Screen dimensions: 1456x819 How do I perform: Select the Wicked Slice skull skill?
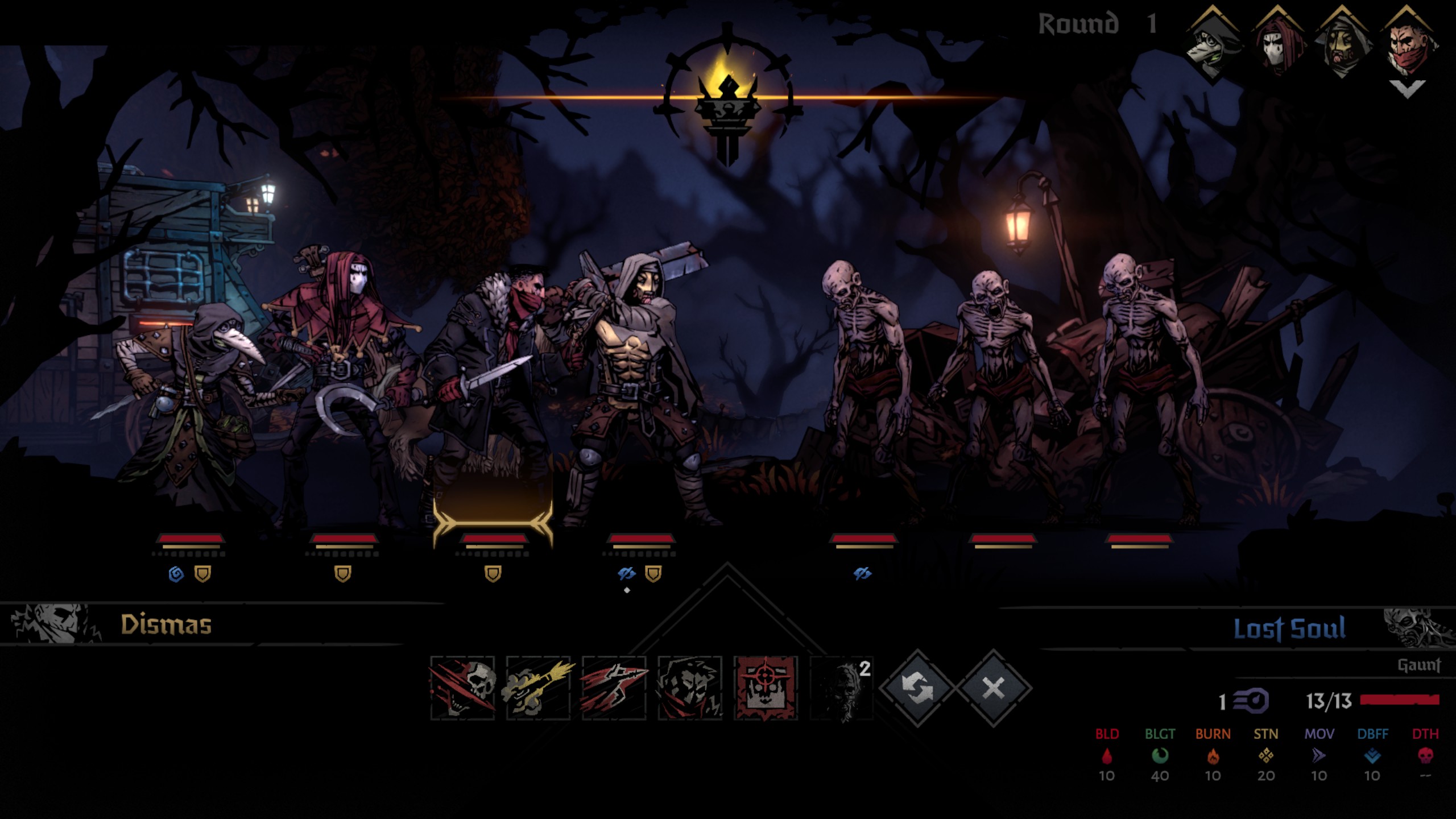click(462, 688)
